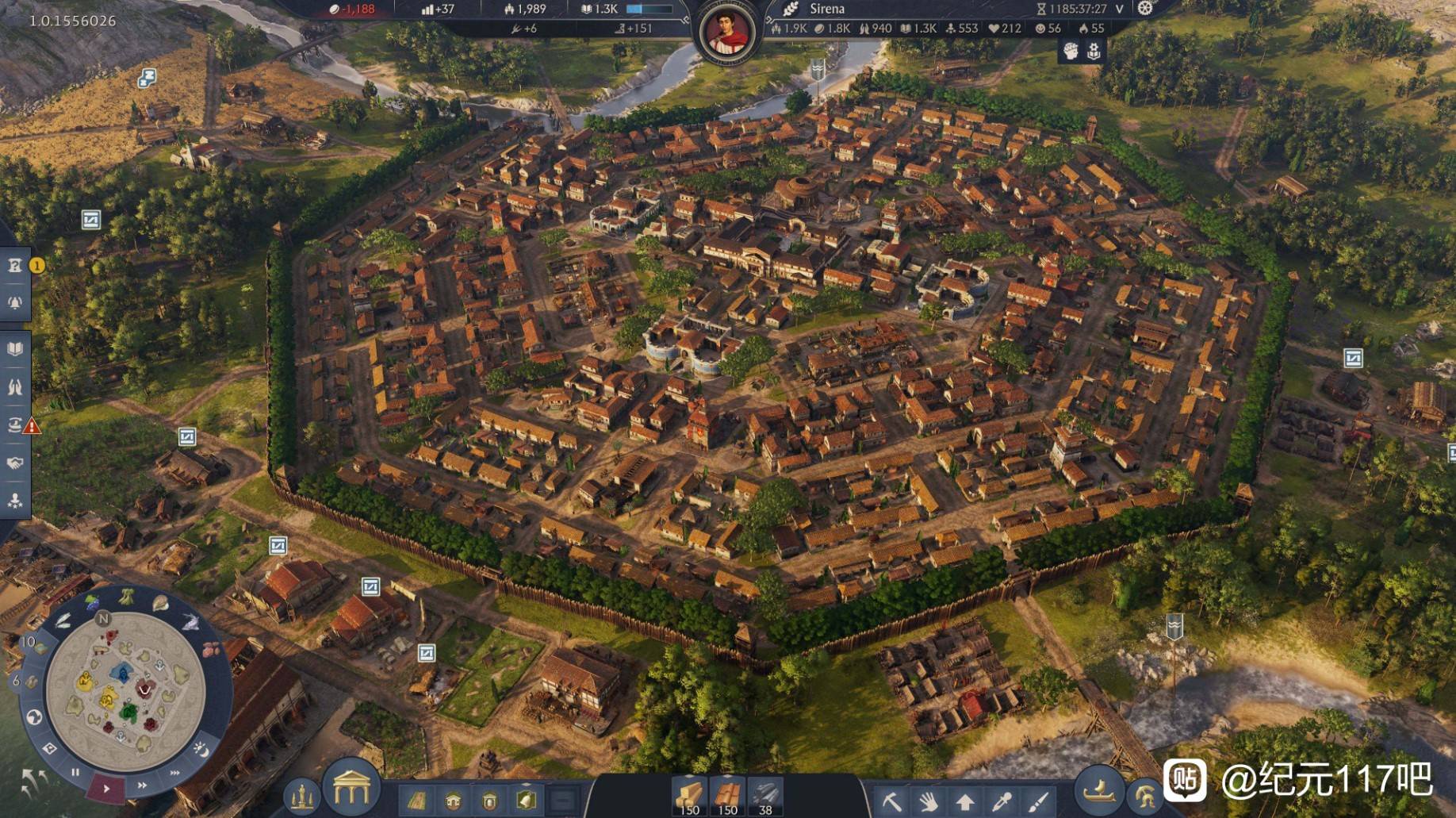This screenshot has width=1456, height=818.
Task: Activate the hand move tool
Action: [928, 801]
